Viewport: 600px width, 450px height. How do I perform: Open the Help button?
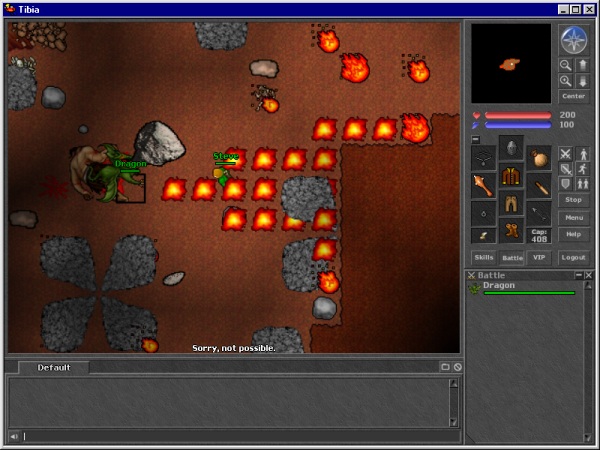573,233
